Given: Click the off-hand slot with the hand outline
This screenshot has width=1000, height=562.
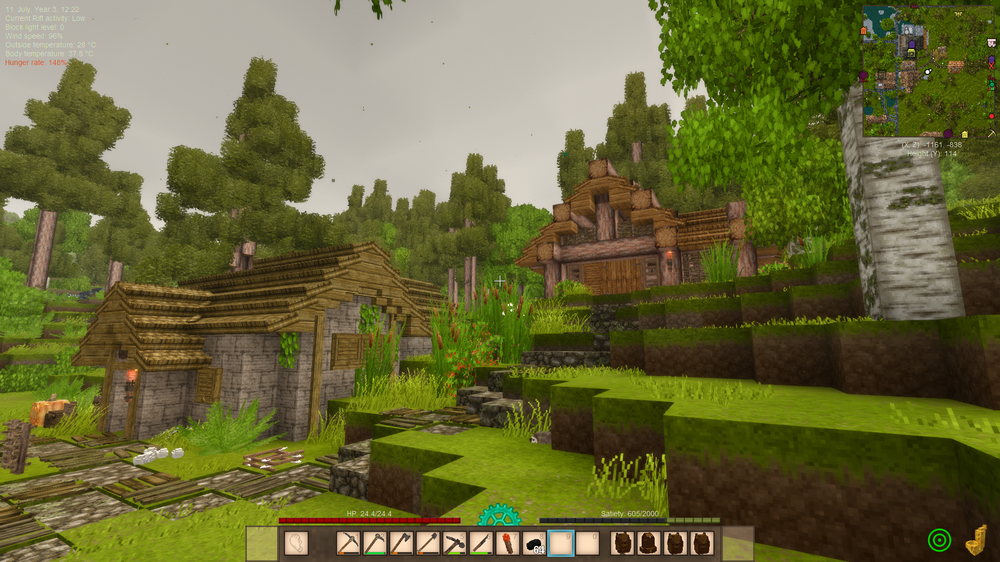Looking at the screenshot, I should [x=297, y=543].
